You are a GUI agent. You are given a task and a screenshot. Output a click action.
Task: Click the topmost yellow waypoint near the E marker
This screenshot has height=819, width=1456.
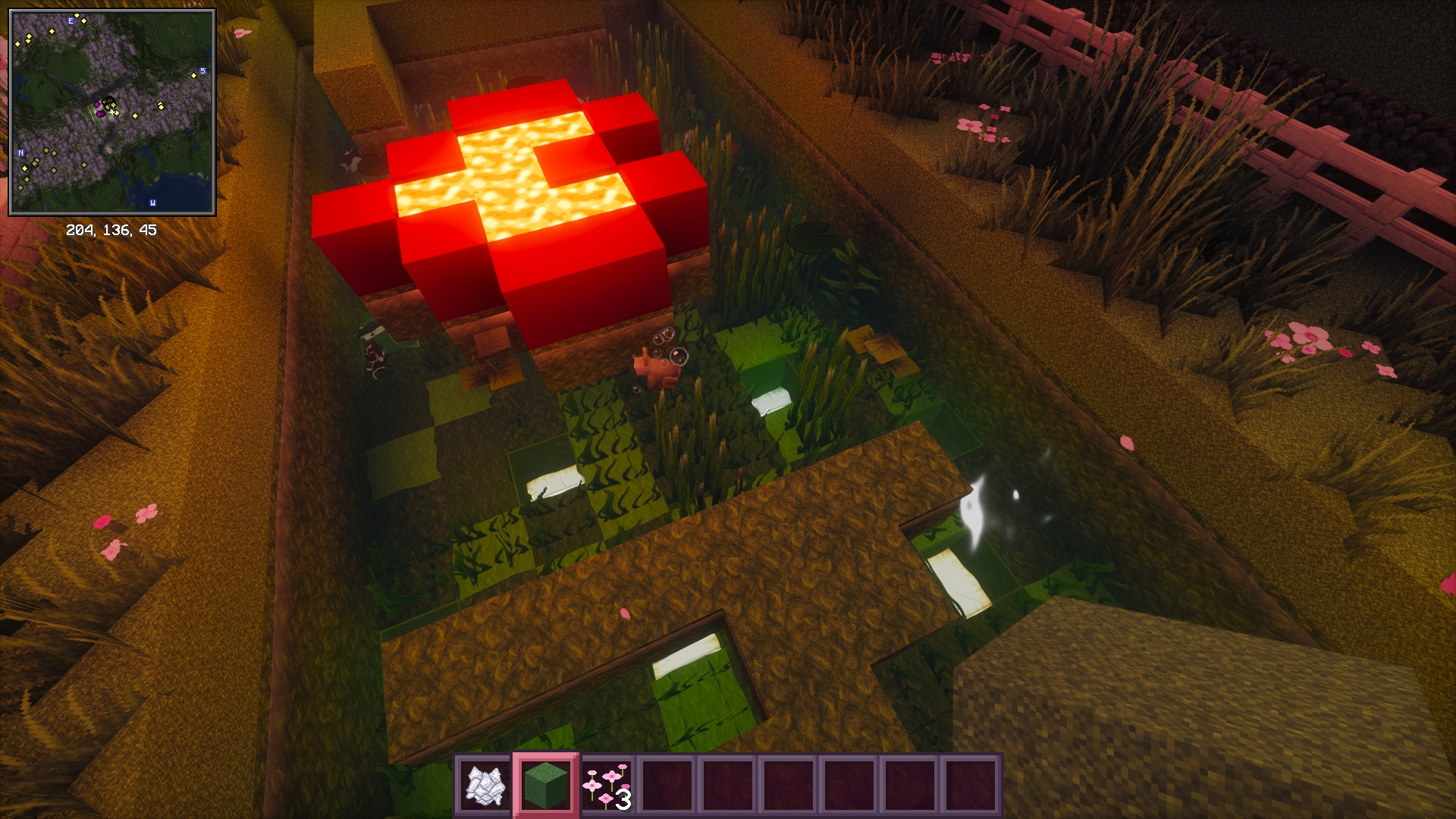[77, 15]
